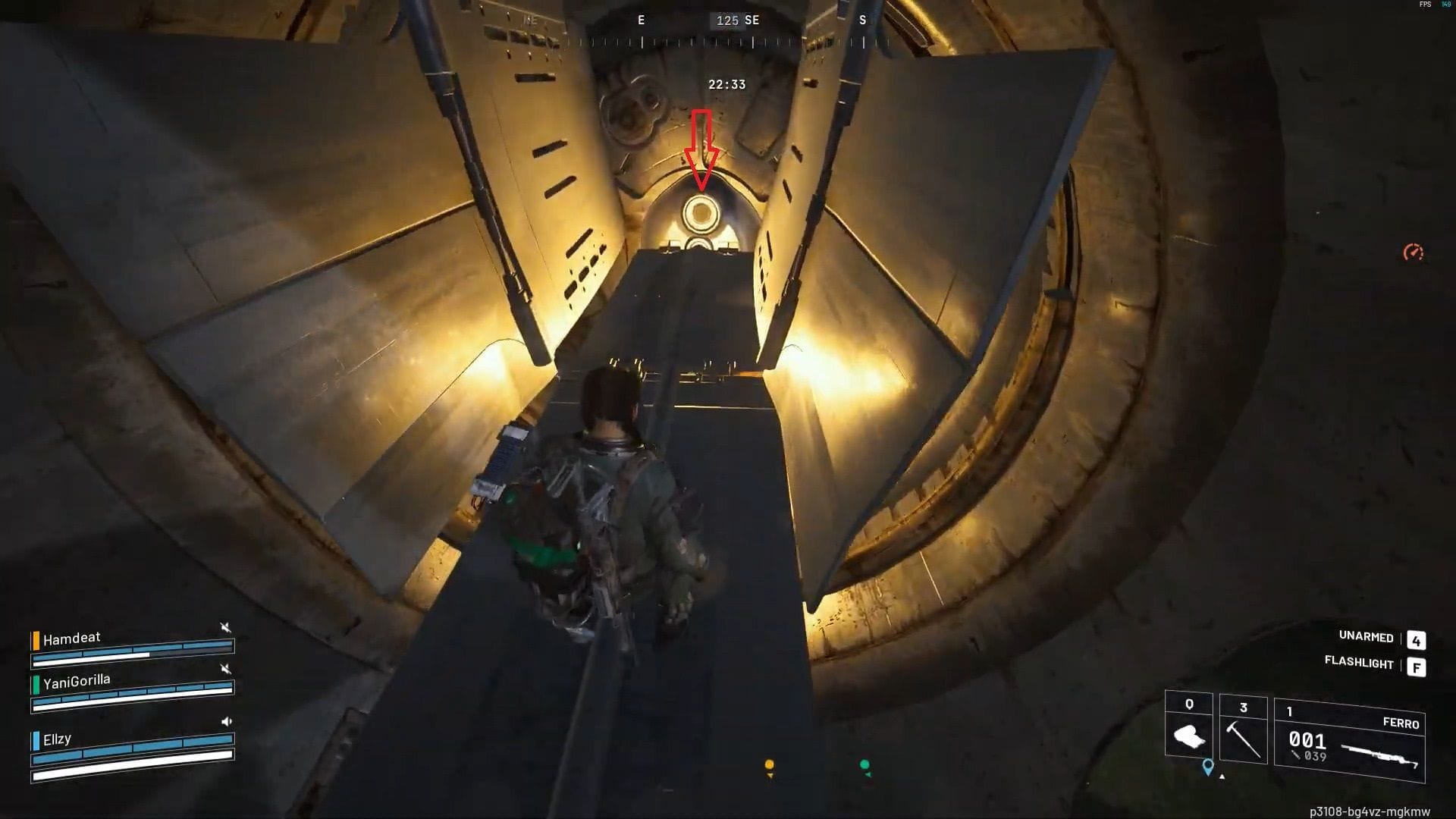1456x819 pixels.
Task: Click the E marker on the compass bar
Action: 641,20
